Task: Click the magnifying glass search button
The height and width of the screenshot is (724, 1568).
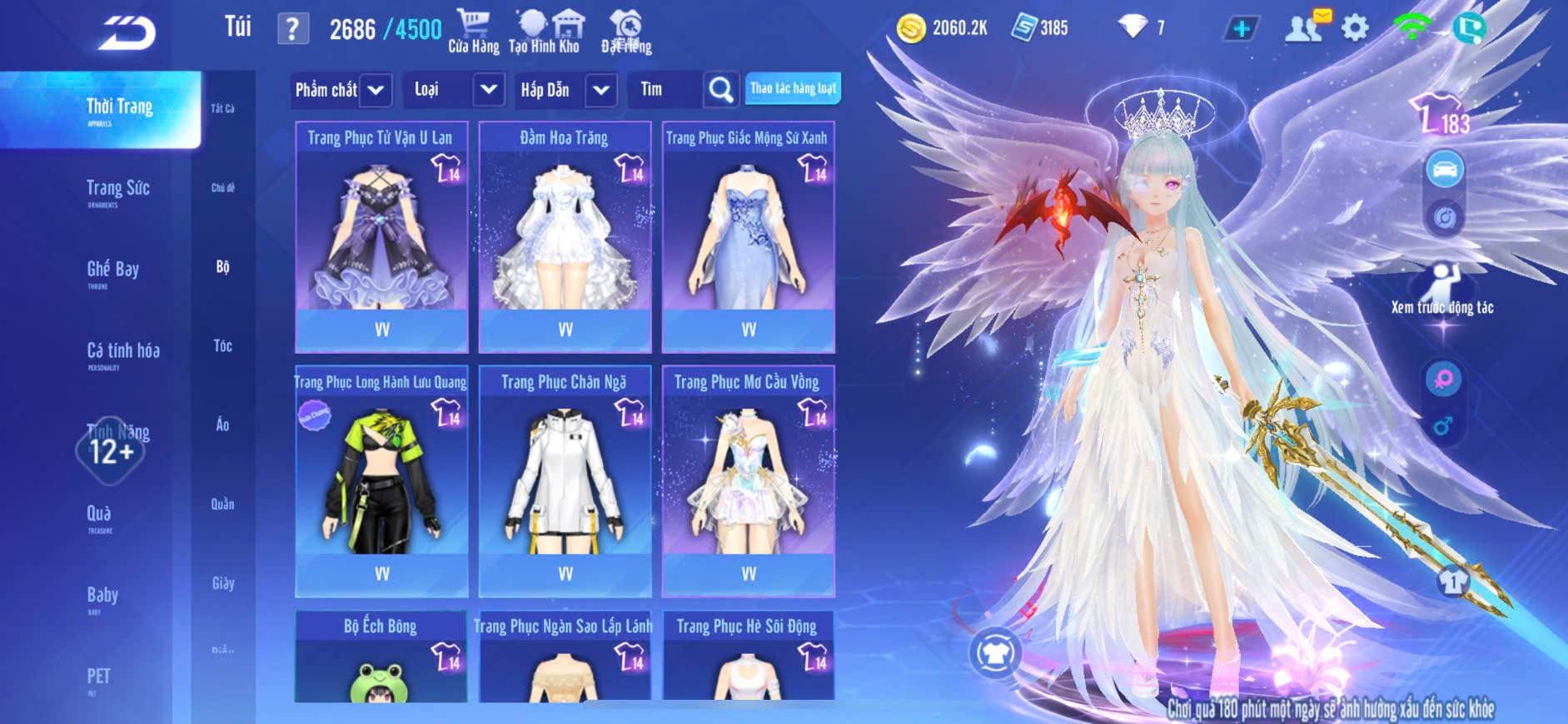Action: tap(720, 90)
